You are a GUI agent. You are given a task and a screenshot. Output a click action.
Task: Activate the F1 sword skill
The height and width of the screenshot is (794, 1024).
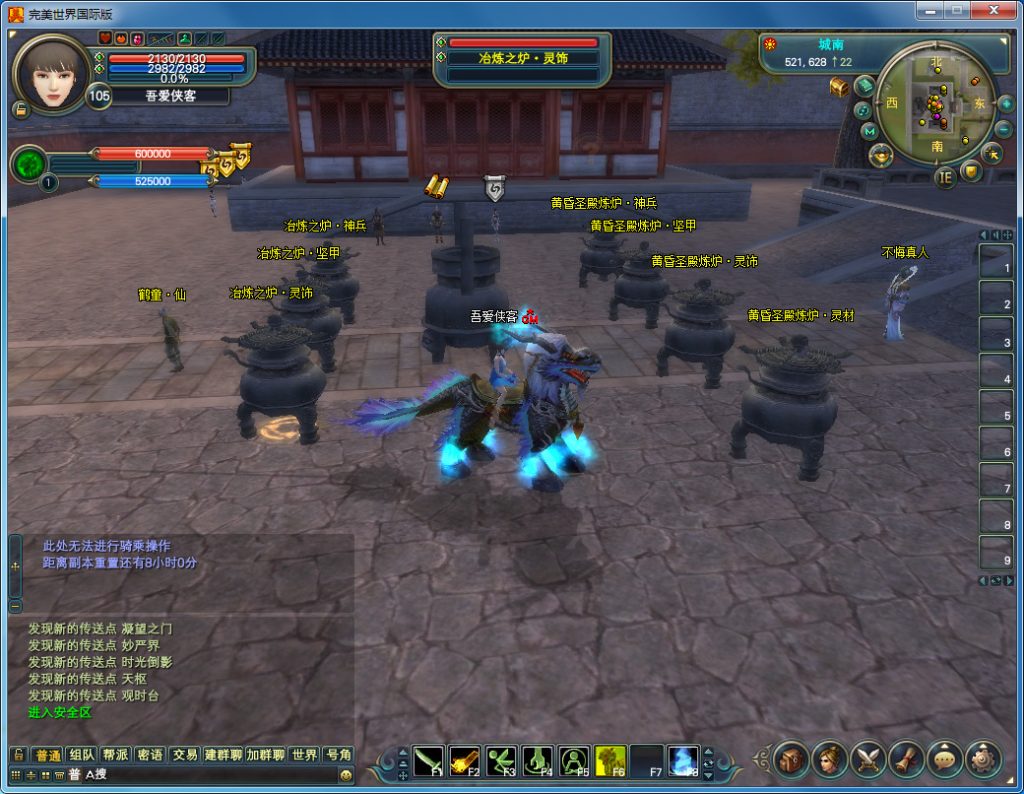click(x=429, y=761)
